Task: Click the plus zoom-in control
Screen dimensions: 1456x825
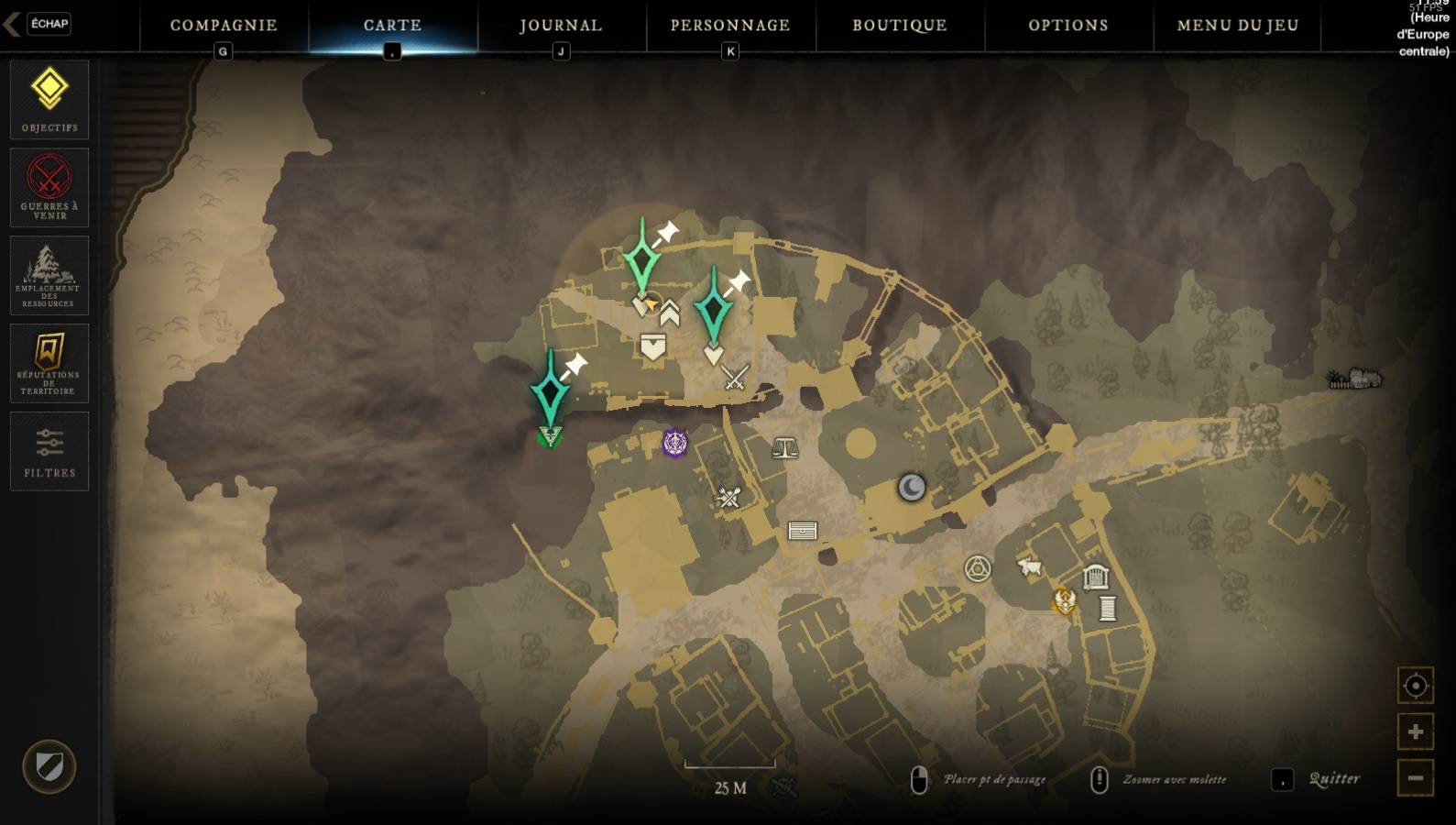Action: click(x=1414, y=731)
